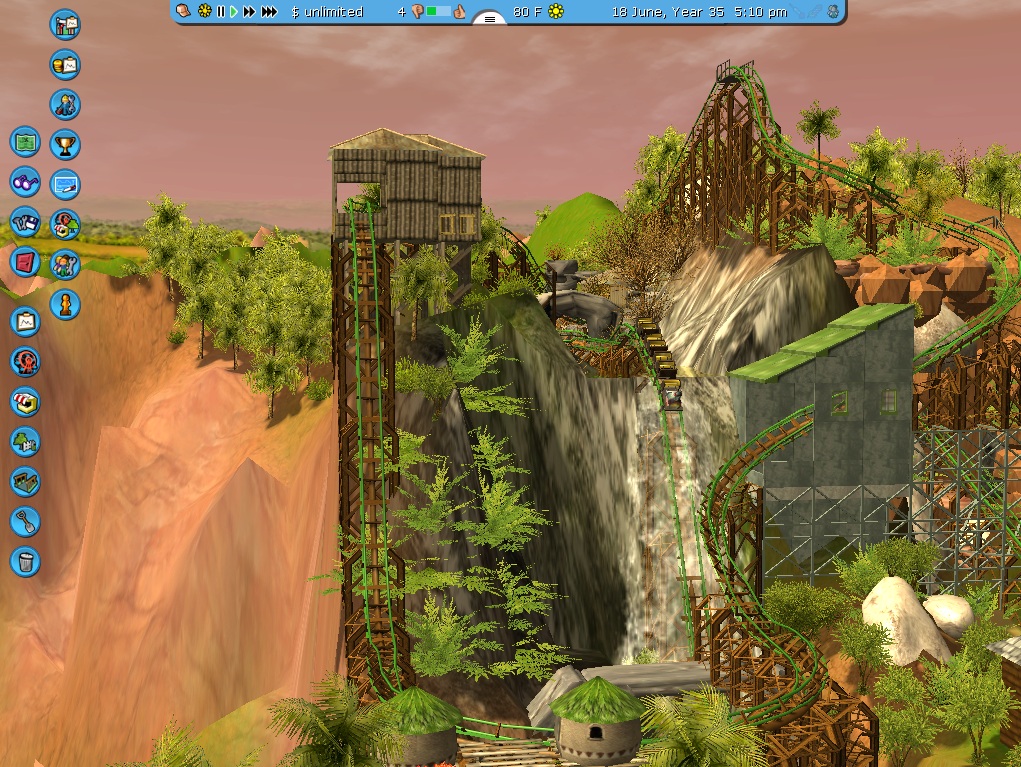The height and width of the screenshot is (767, 1021).
Task: Open the park map icon
Action: pos(25,142)
